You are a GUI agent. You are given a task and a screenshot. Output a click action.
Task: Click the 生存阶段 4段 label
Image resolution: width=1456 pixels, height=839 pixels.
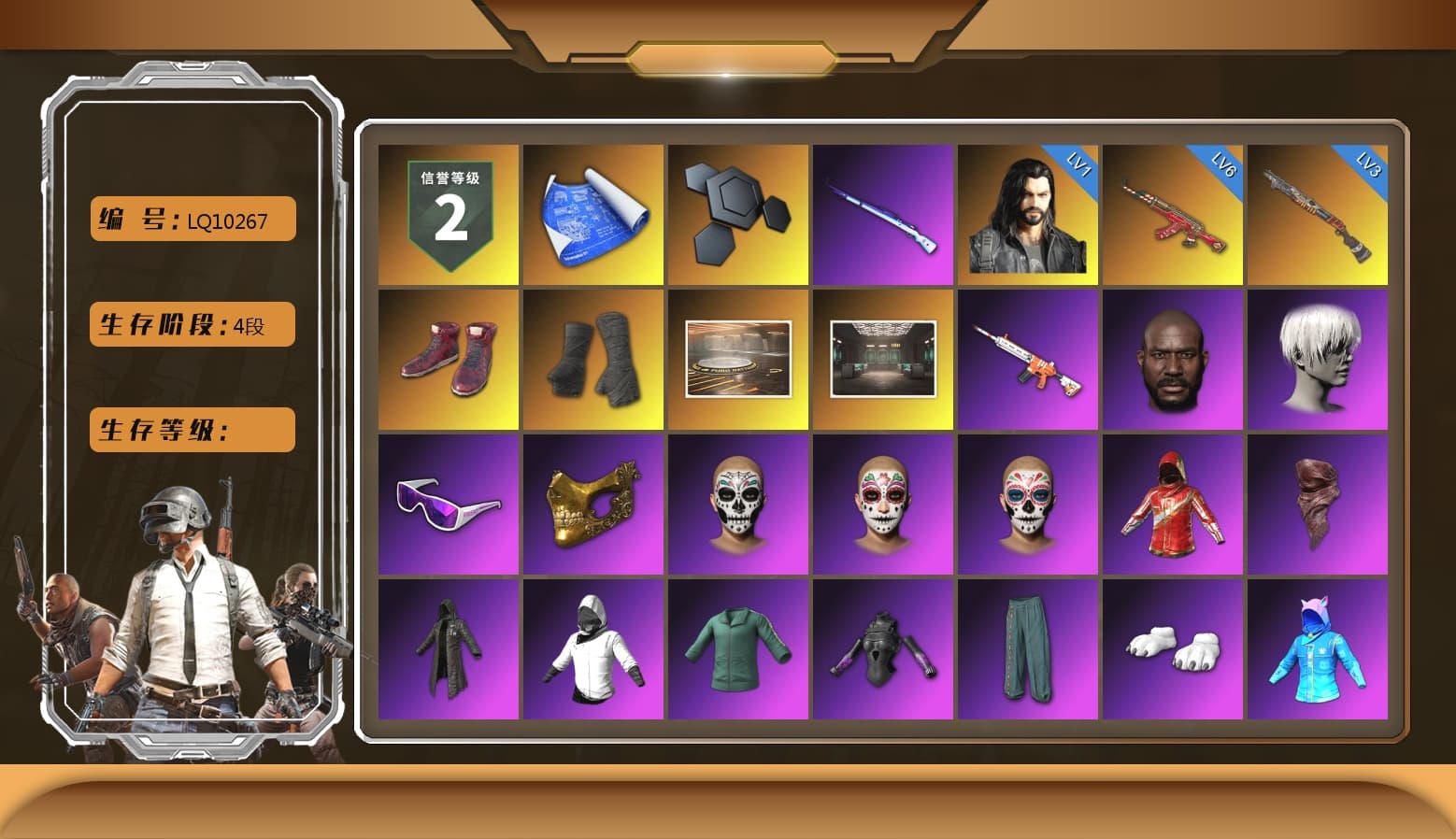[191, 324]
